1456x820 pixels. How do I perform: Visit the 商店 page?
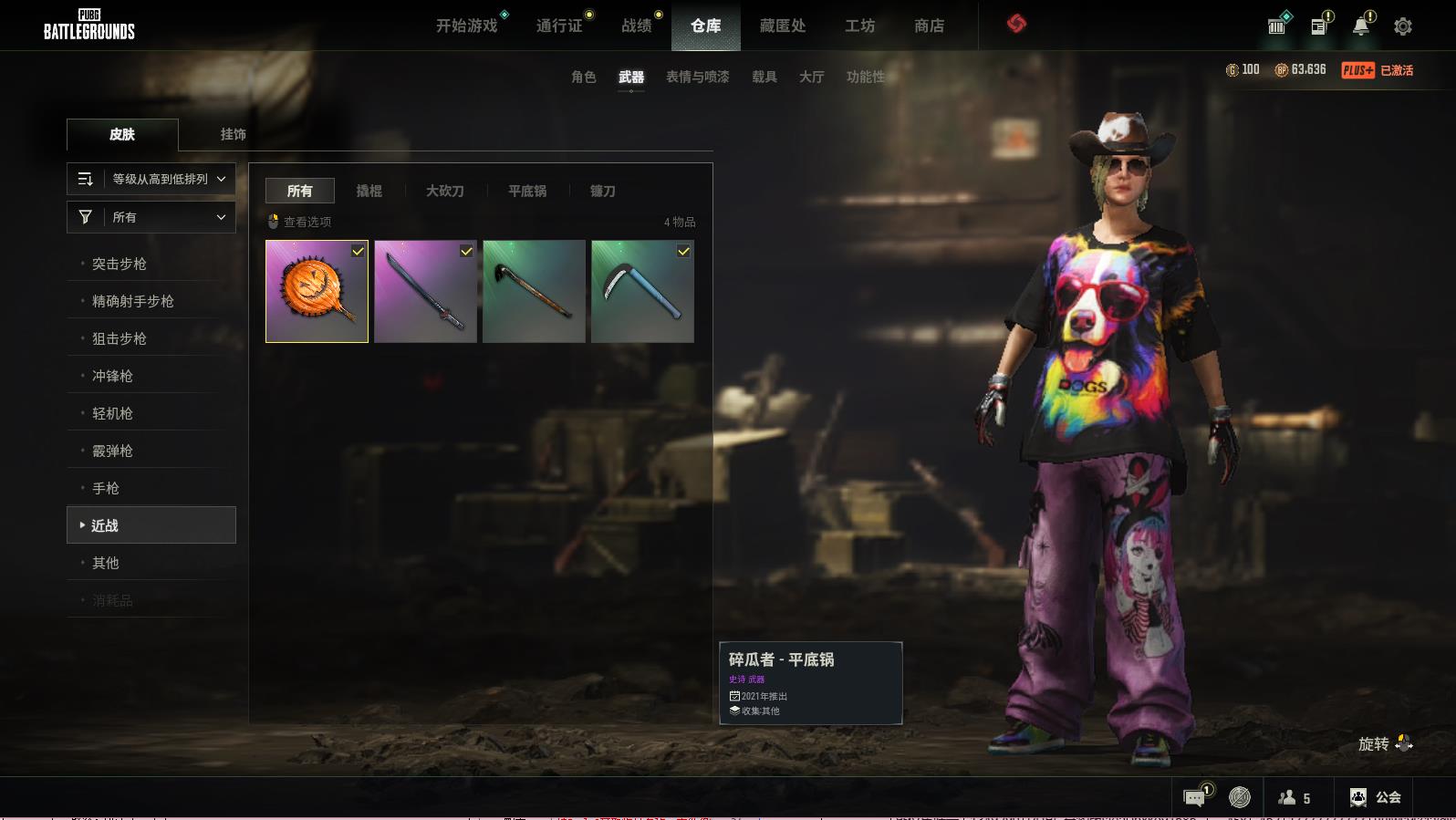coord(929,26)
